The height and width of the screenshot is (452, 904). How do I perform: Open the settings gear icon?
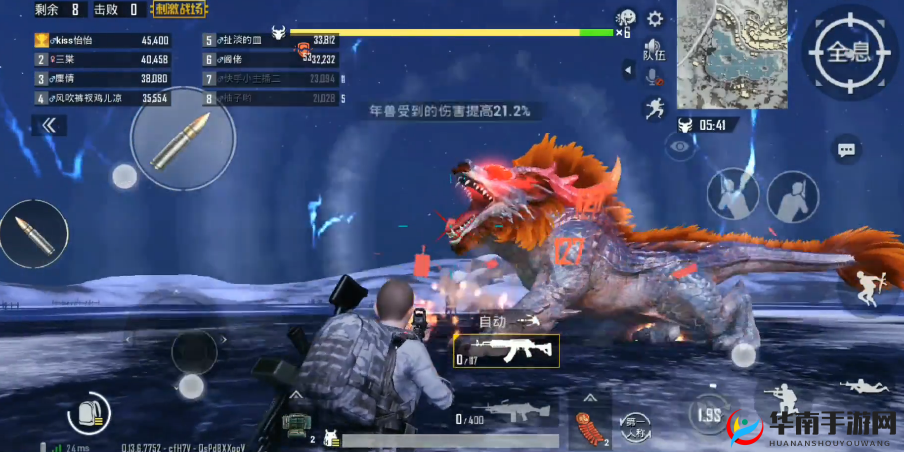(655, 19)
